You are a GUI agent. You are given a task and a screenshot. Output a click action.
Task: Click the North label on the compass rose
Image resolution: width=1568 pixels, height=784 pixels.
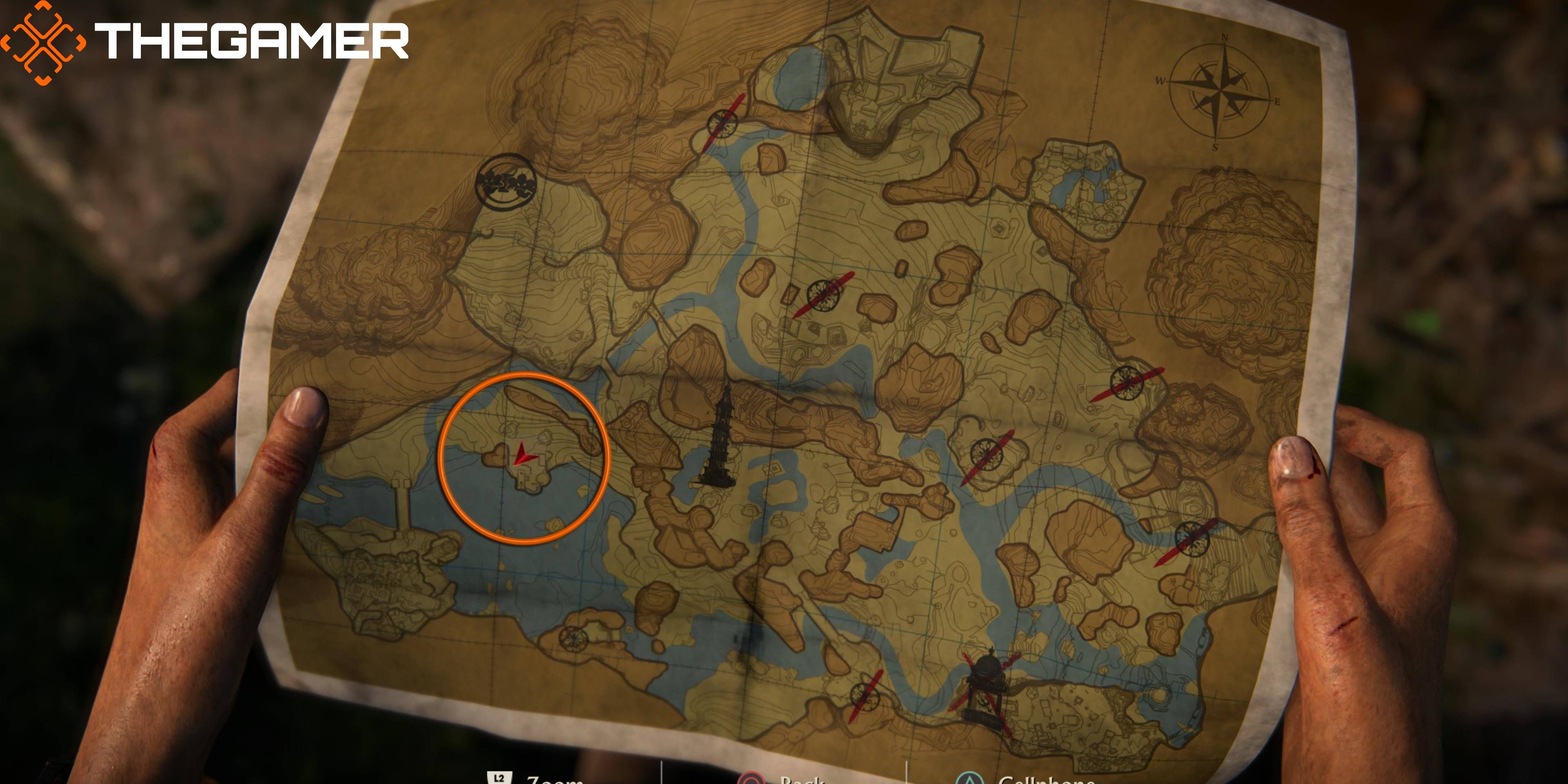tap(1225, 37)
